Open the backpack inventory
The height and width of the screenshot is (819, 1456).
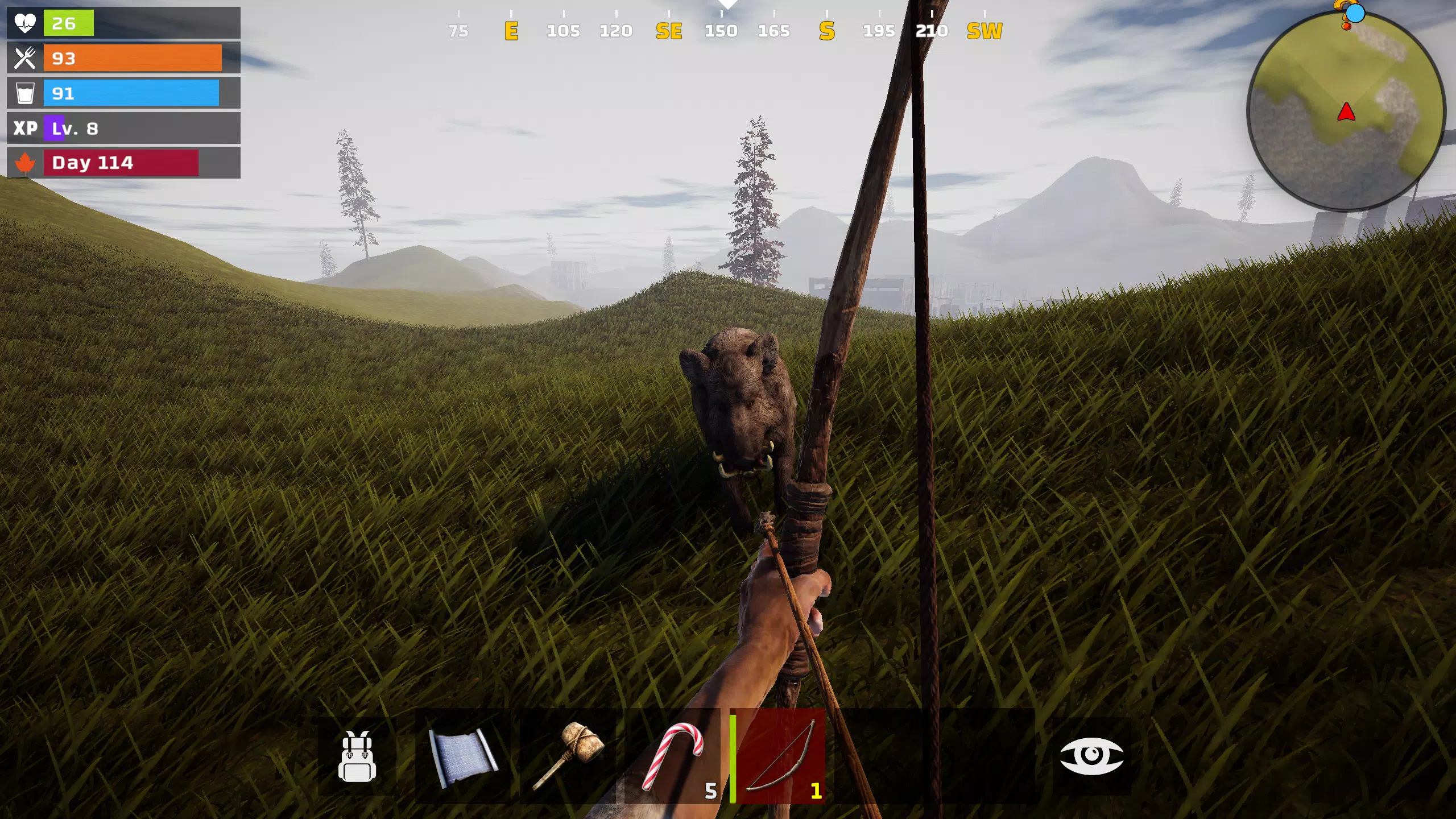(357, 756)
